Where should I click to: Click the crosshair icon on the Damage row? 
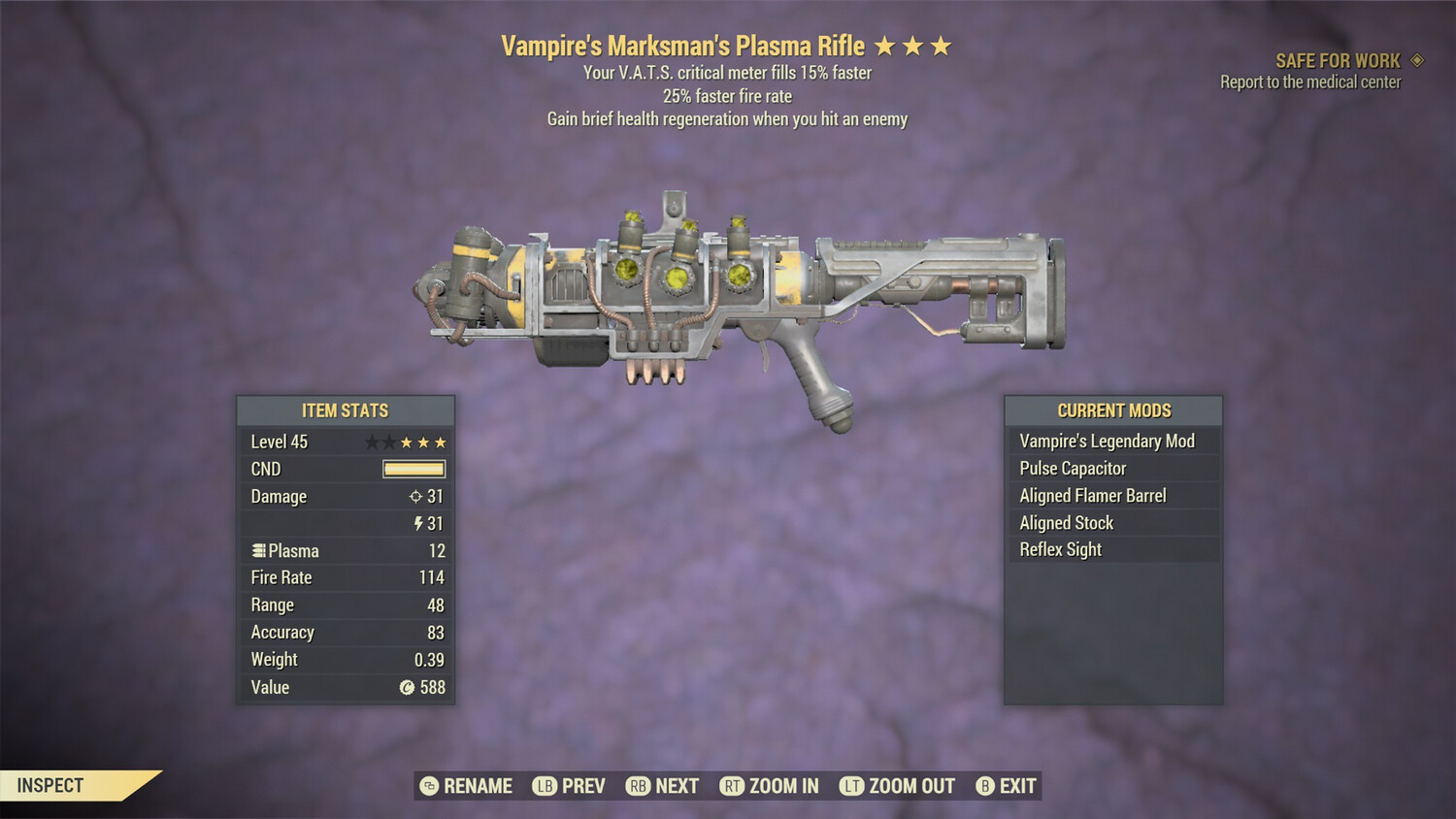click(417, 496)
